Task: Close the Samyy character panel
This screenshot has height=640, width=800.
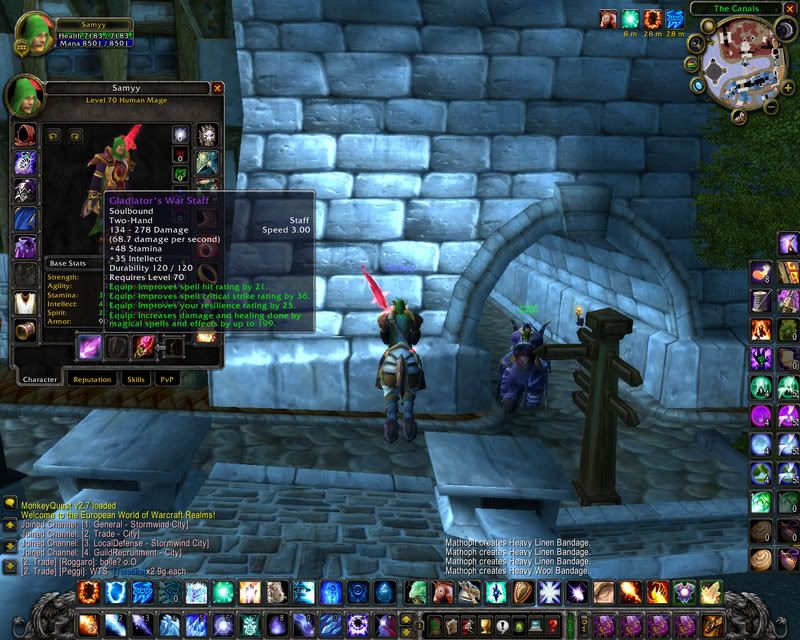Action: tap(217, 88)
